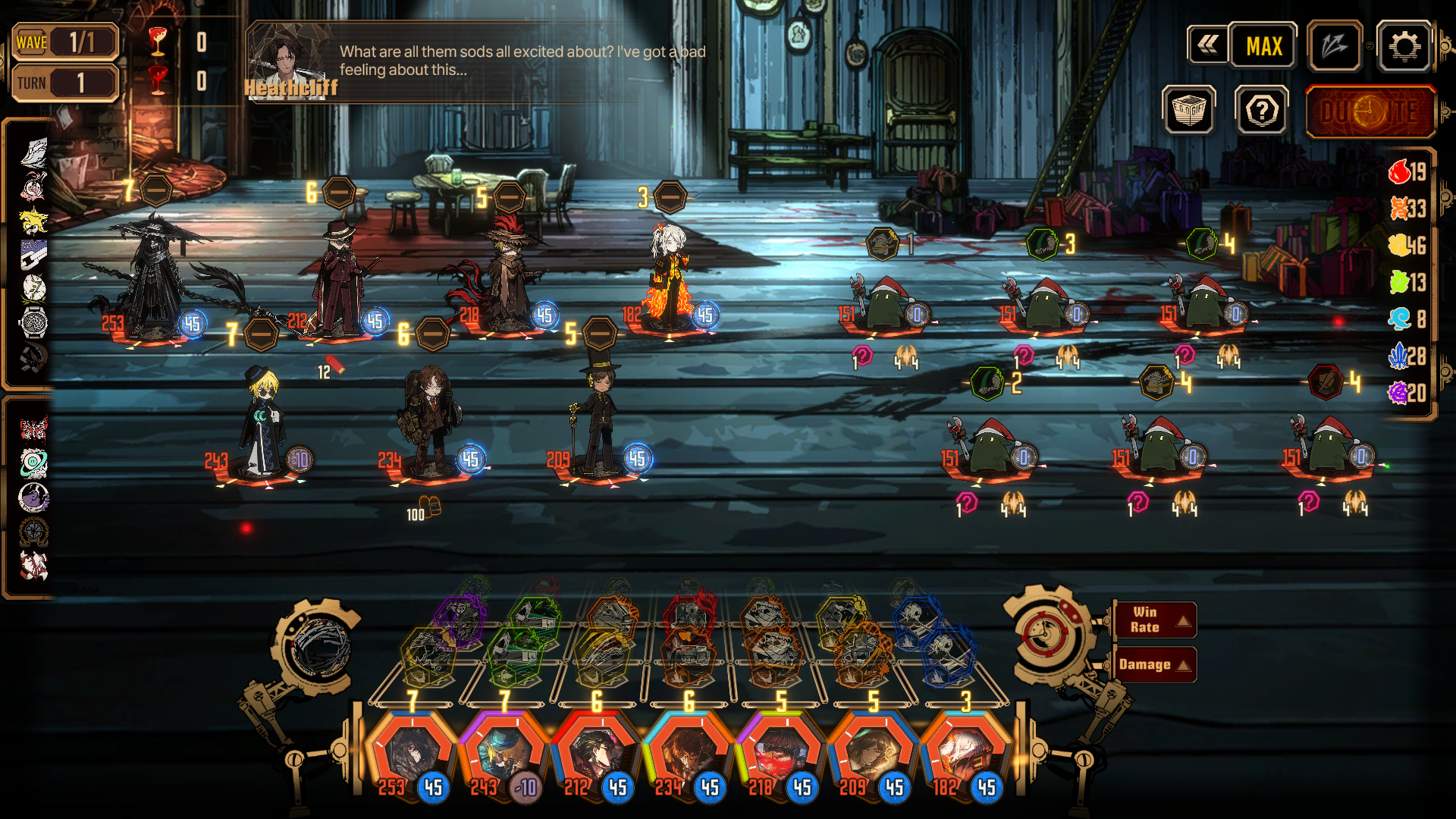Open the question mark help panel
Viewport: 1456px width, 819px height.
1262,111
